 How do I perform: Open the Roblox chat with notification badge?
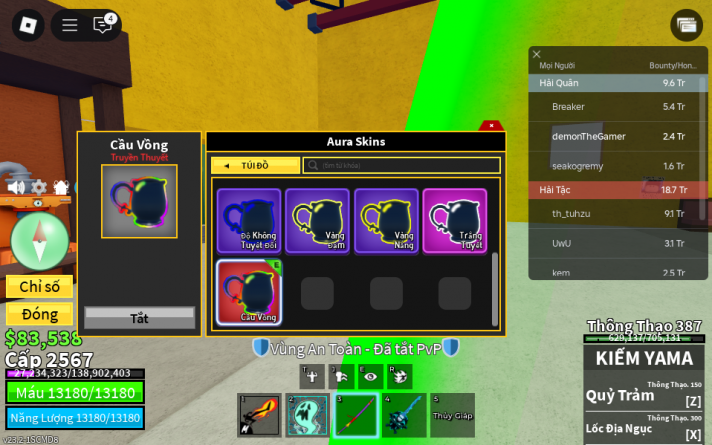[x=102, y=25]
